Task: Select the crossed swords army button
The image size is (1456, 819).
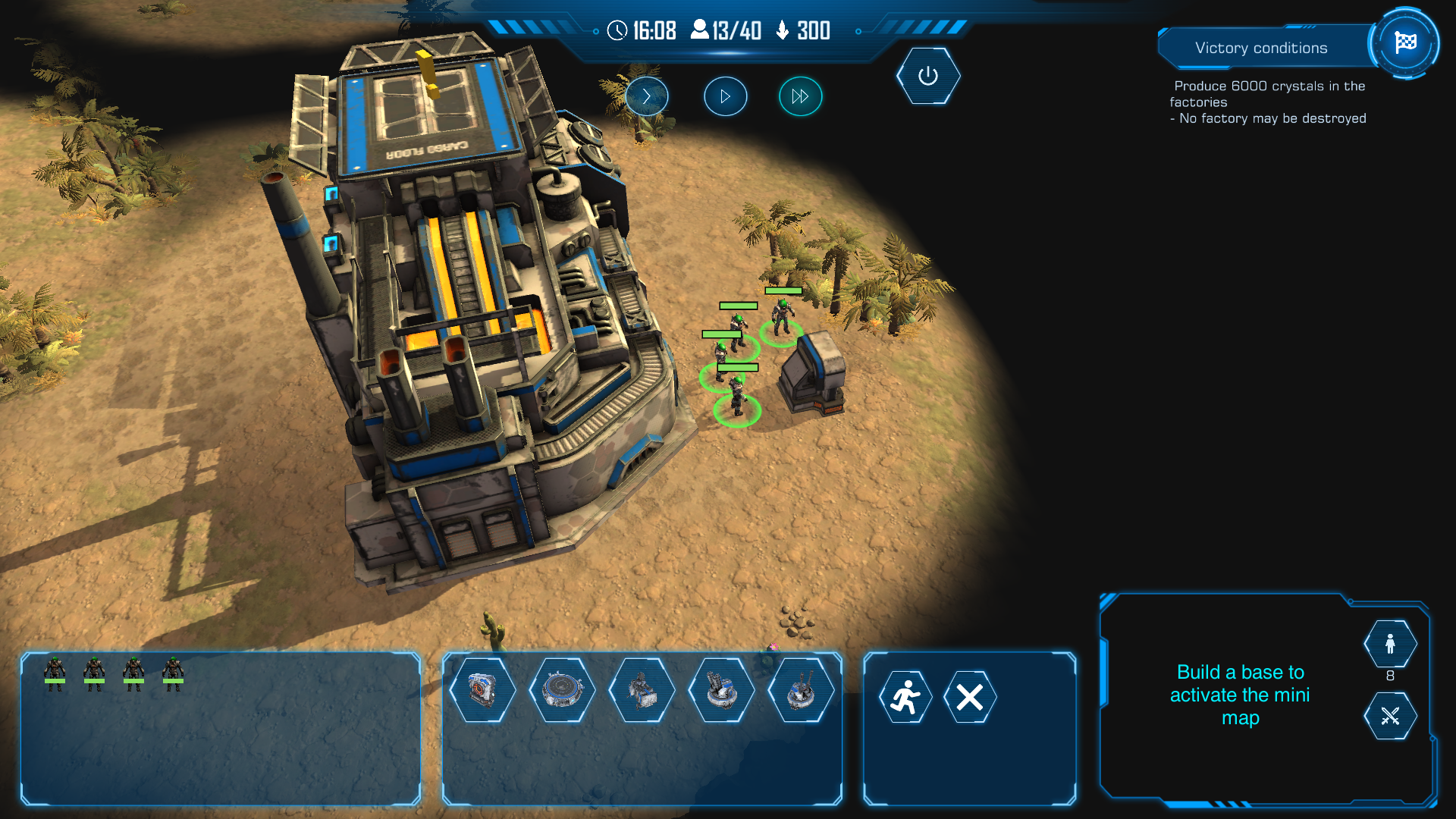Action: click(x=1390, y=716)
